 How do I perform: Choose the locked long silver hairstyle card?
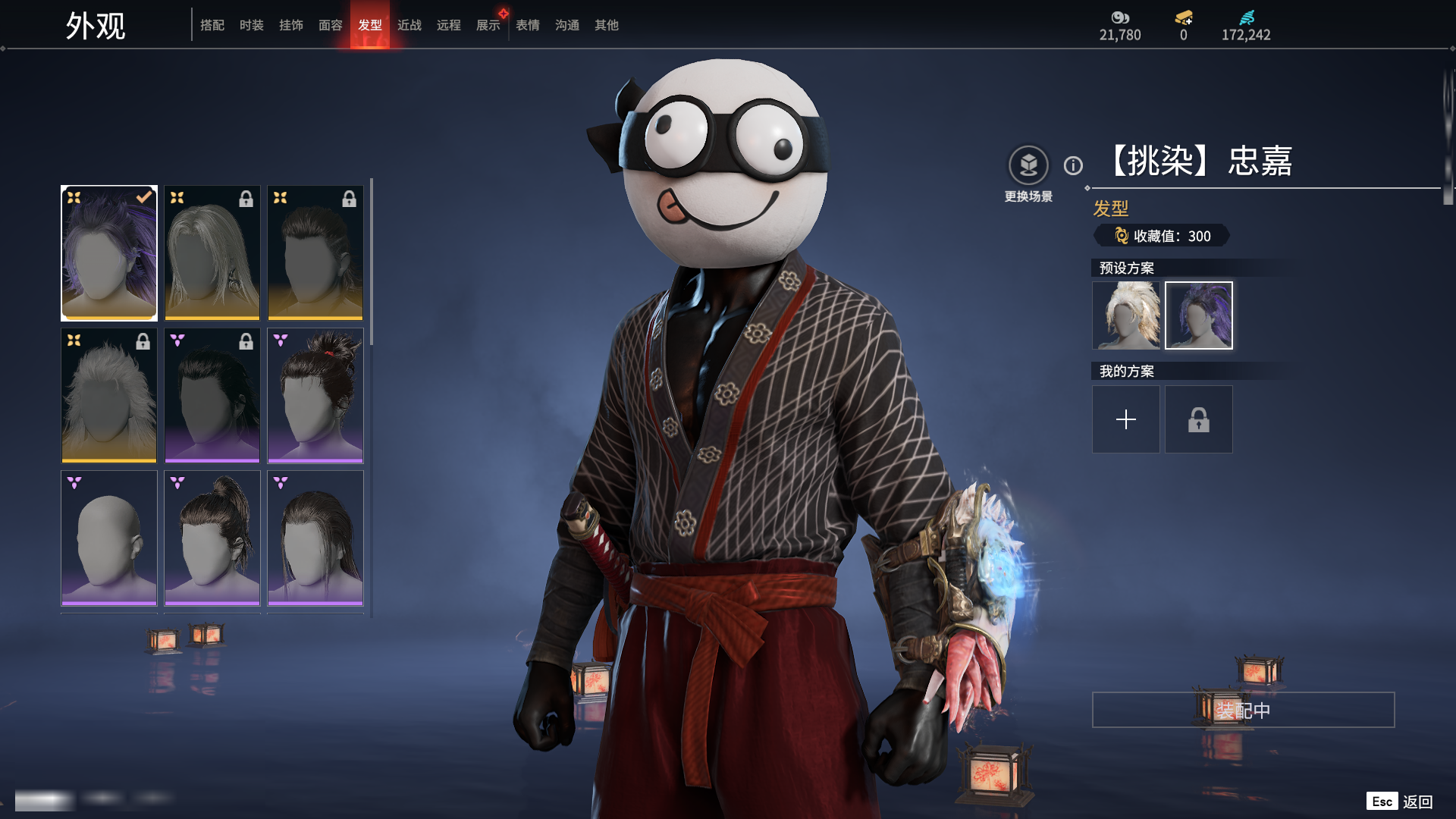pos(212,253)
